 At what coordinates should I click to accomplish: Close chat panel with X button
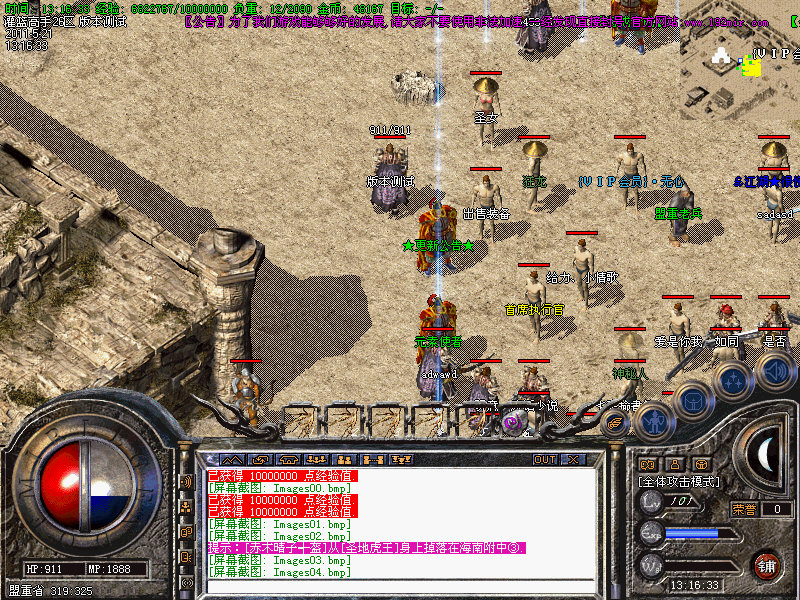coord(573,460)
